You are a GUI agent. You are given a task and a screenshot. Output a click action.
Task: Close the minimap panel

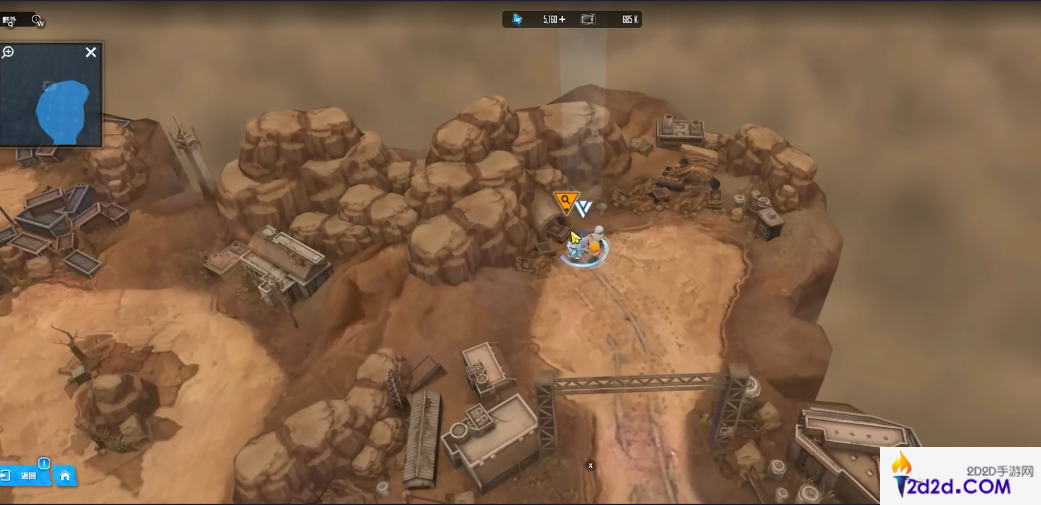pos(91,52)
